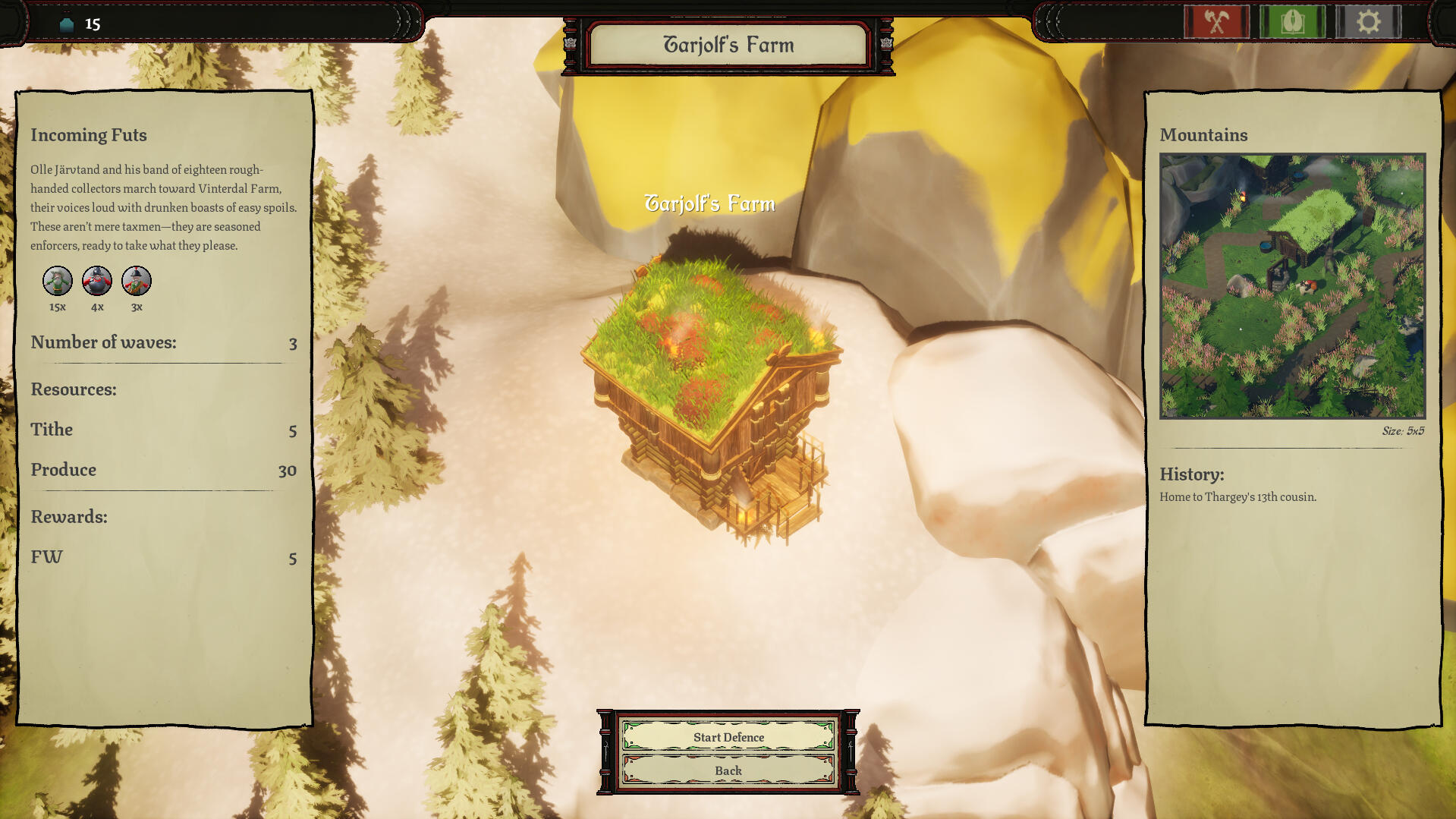Select the green-clad bearded enemy portrait

pos(58,281)
